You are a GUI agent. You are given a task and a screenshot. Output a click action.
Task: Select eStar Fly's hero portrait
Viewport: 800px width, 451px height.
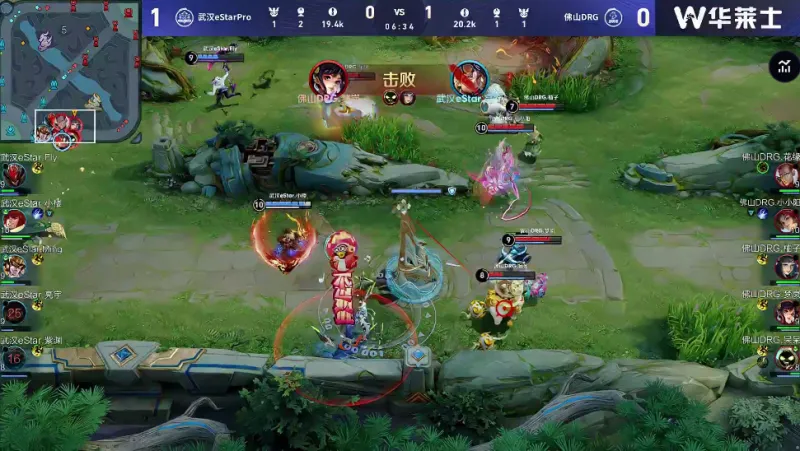pos(14,176)
